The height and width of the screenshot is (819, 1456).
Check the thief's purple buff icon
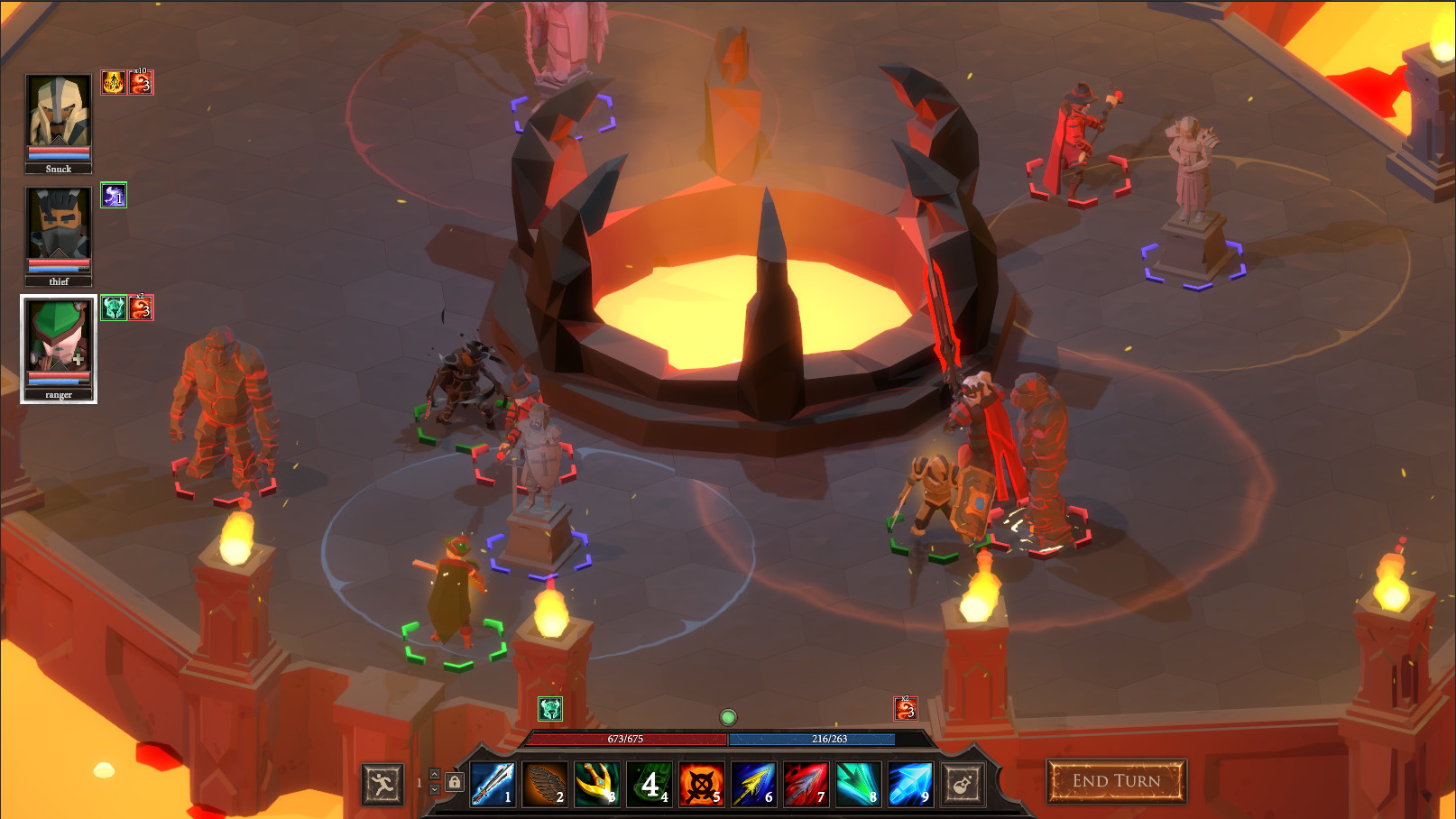click(x=112, y=196)
